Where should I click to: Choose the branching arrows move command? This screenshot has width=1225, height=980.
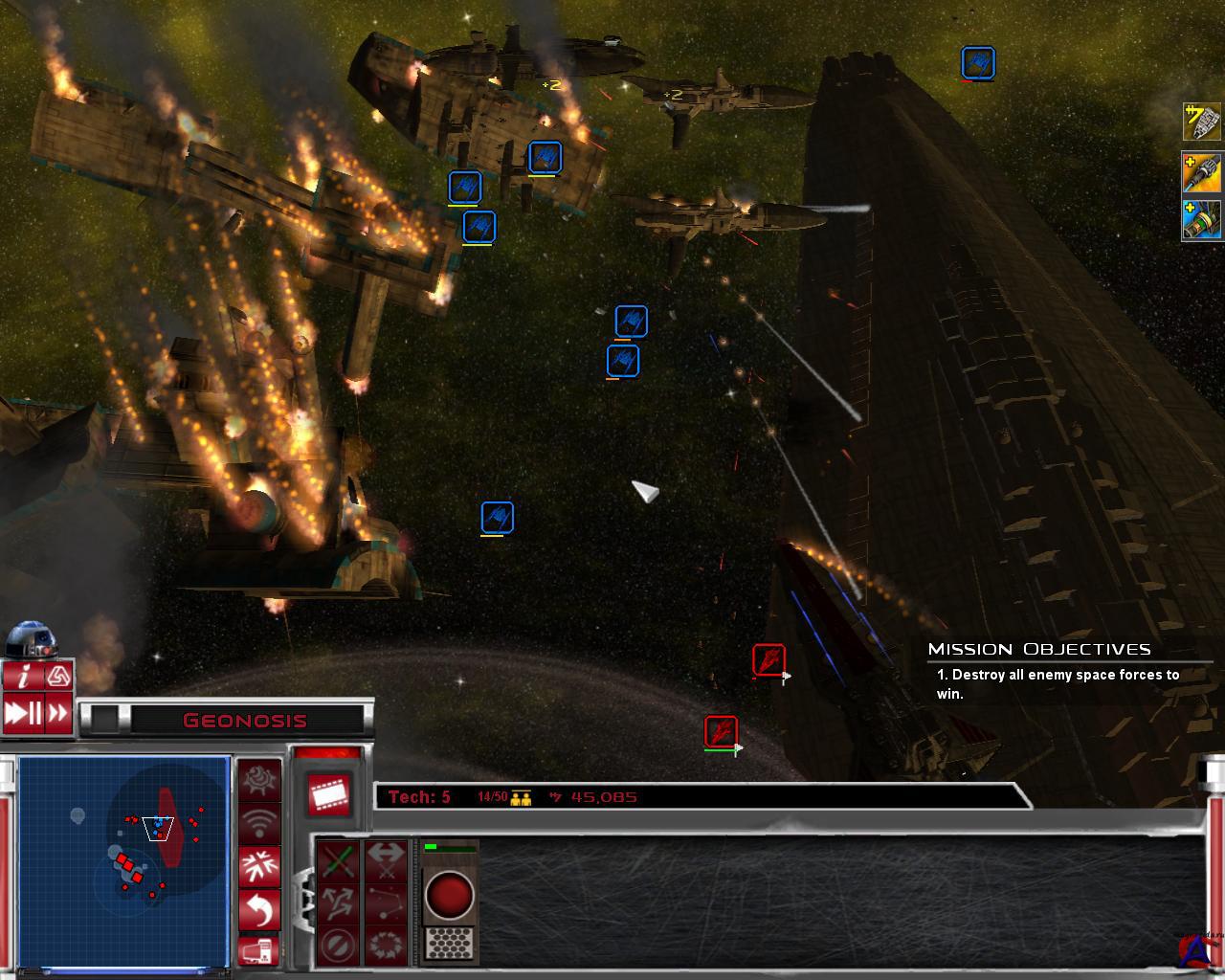point(338,902)
